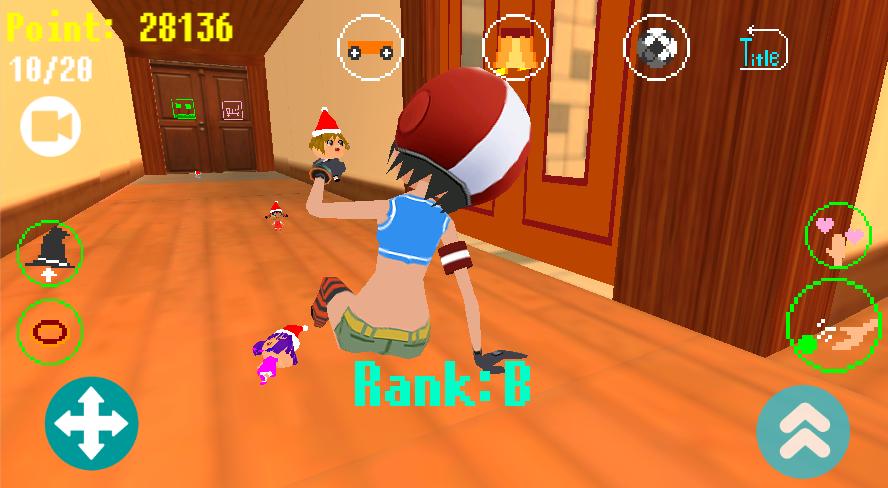Use the pink hearts hand action

[838, 235]
